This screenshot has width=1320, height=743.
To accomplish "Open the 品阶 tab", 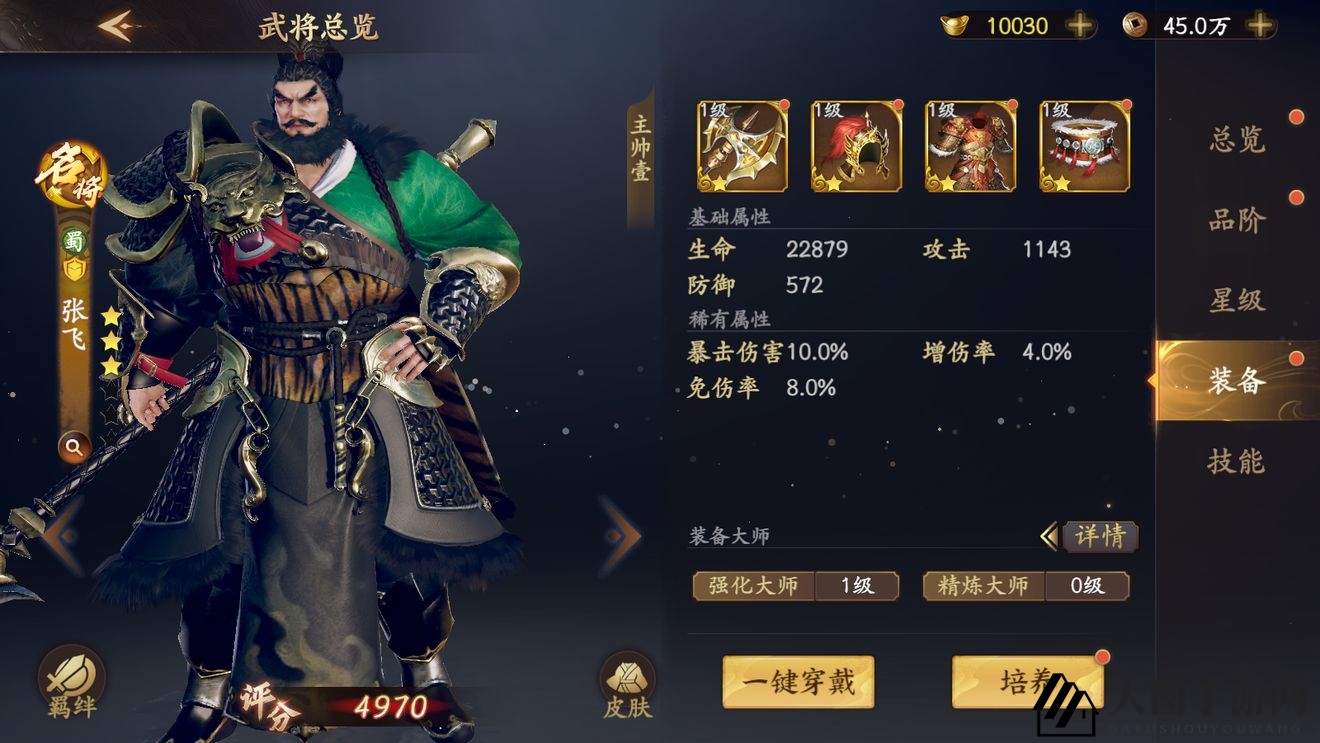I will (x=1236, y=220).
